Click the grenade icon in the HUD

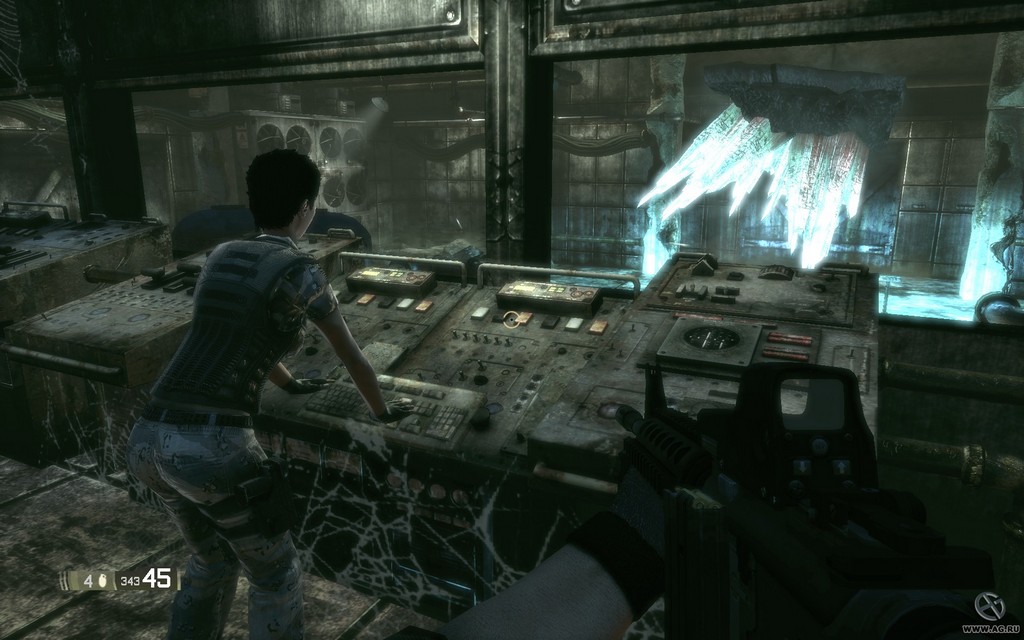tap(103, 580)
